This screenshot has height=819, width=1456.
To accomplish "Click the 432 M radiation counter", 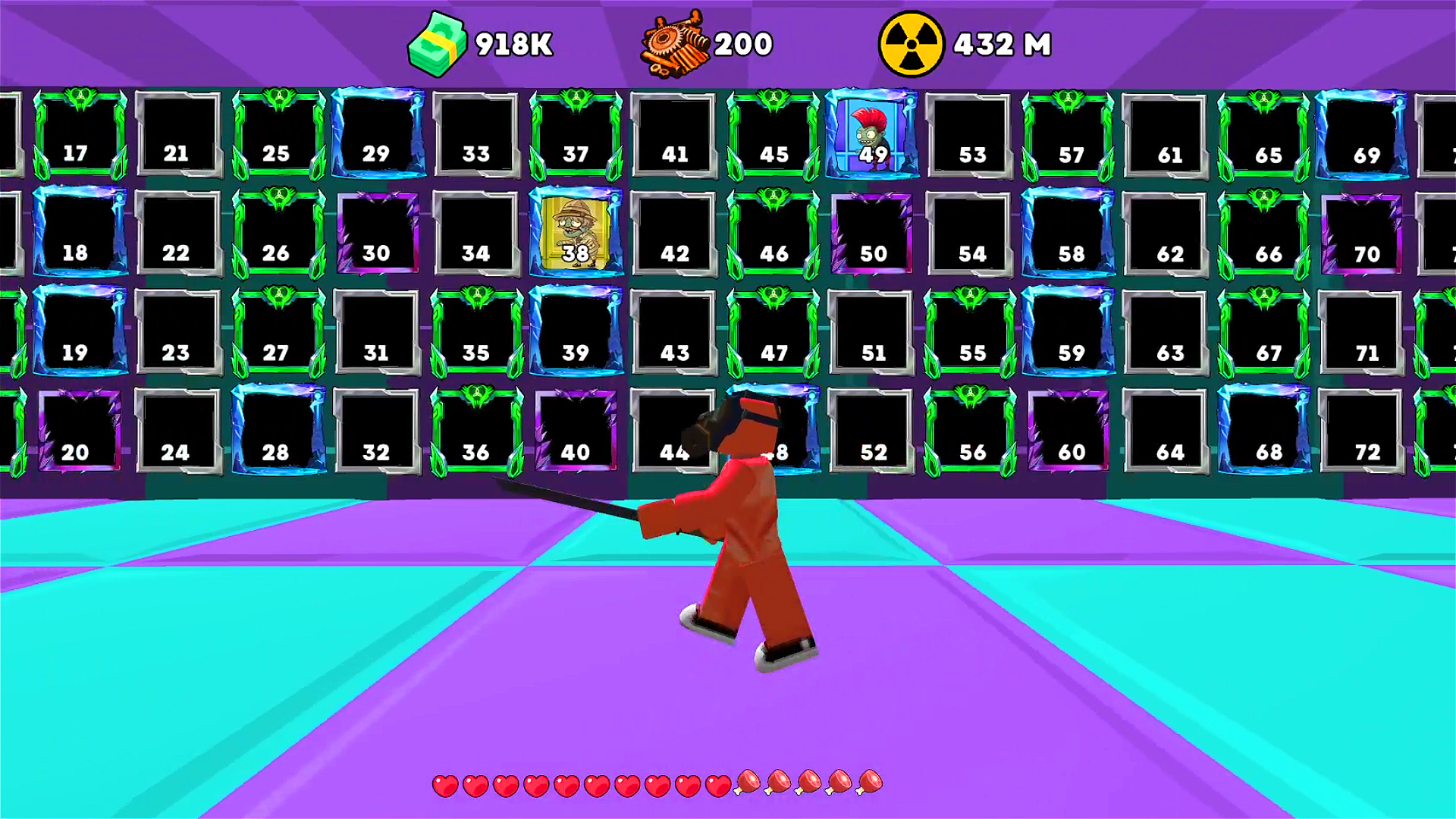I will [1001, 44].
